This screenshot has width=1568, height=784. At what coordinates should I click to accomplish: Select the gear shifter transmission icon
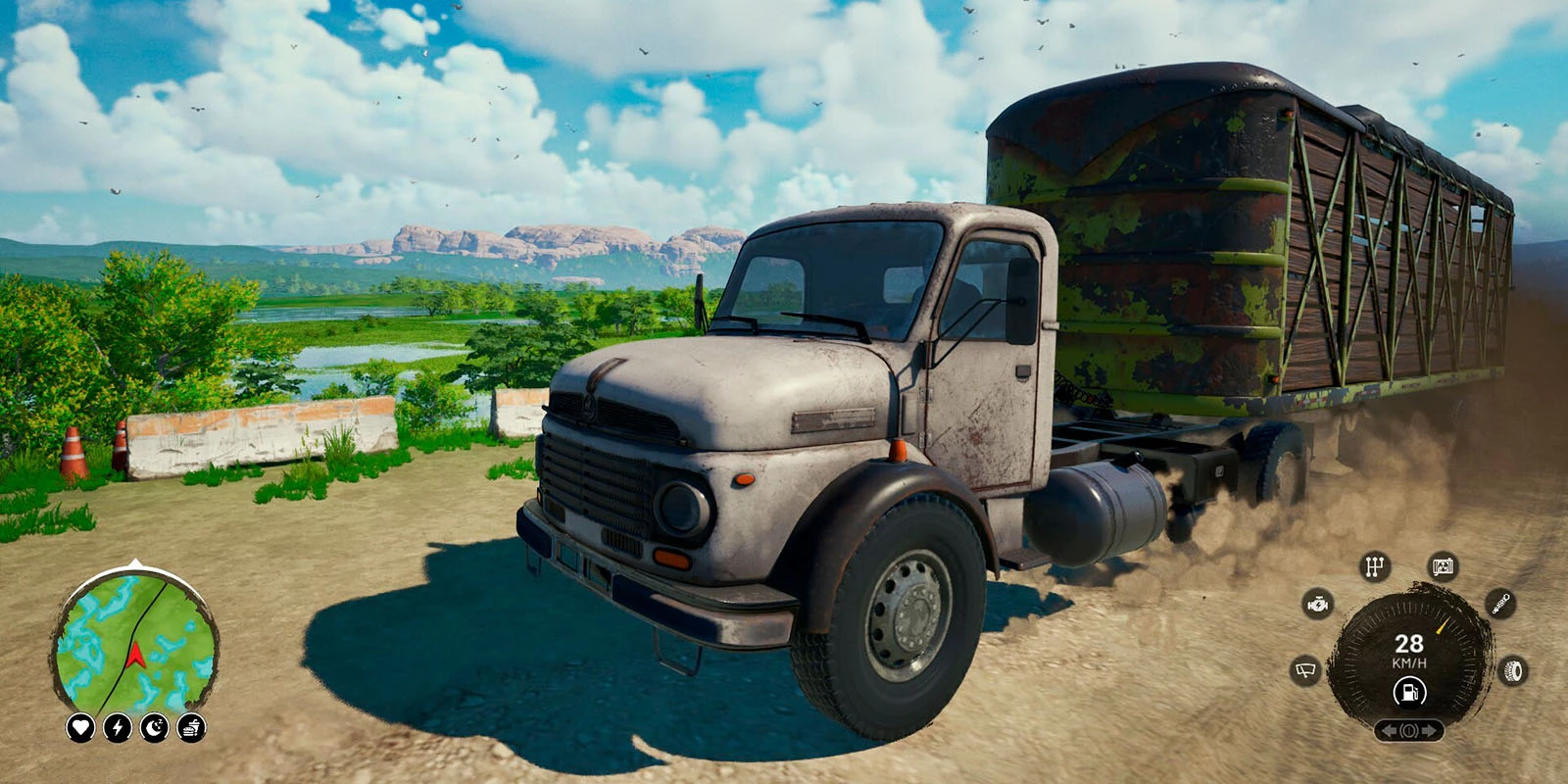coord(1375,566)
